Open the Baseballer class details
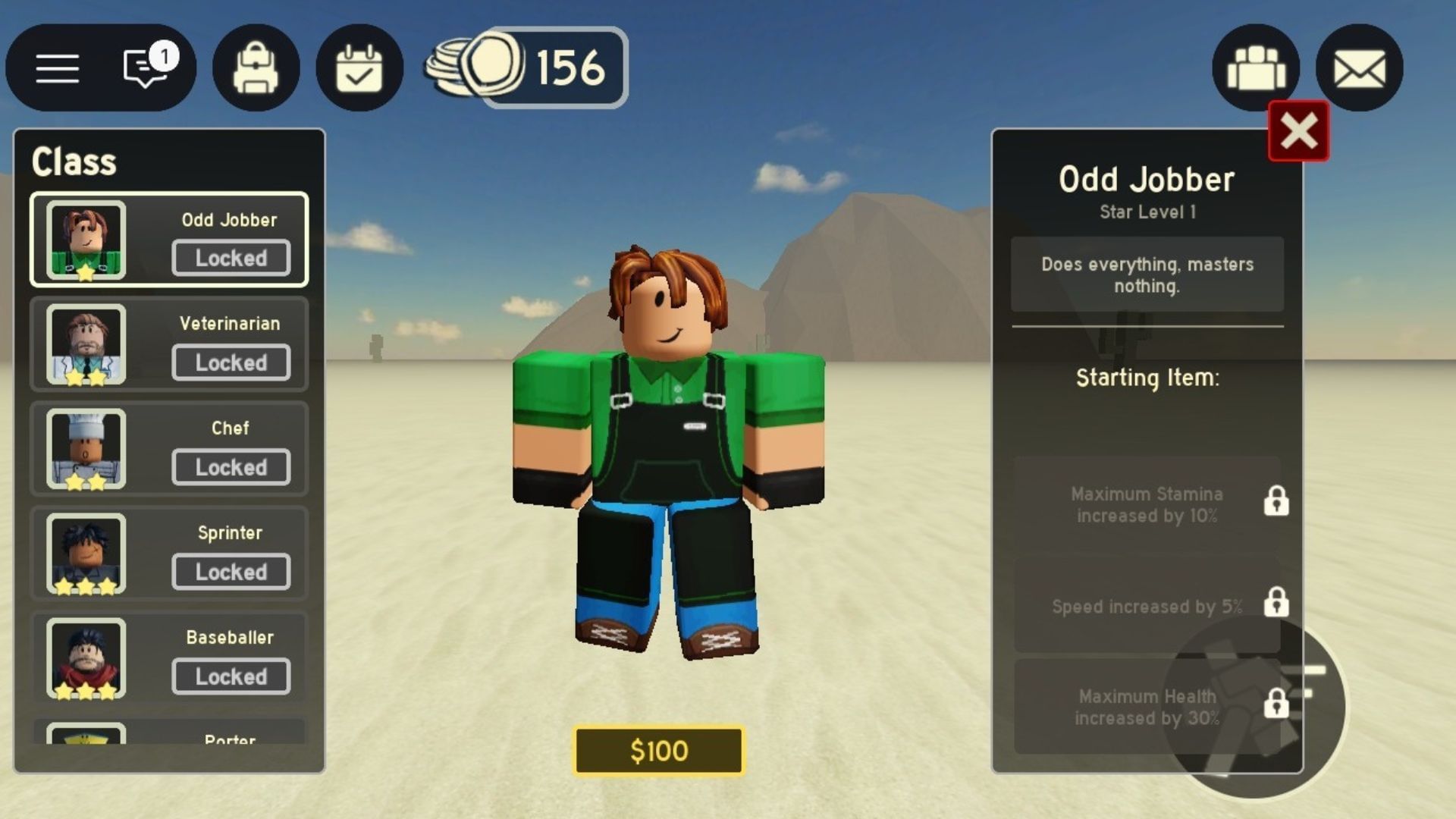The image size is (1456, 819). point(168,657)
